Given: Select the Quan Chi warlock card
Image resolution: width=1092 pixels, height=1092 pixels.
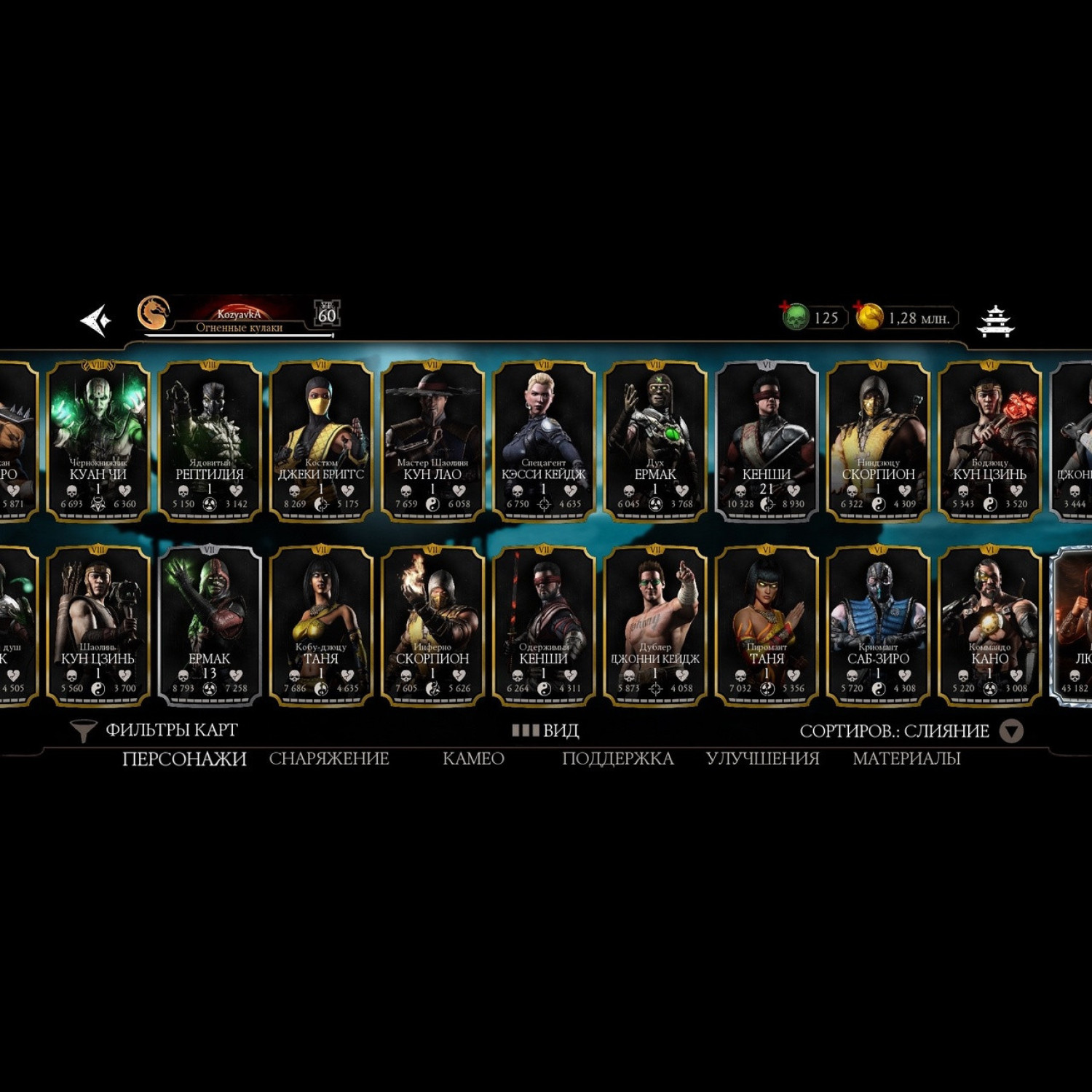Looking at the screenshot, I should click(x=98, y=440).
